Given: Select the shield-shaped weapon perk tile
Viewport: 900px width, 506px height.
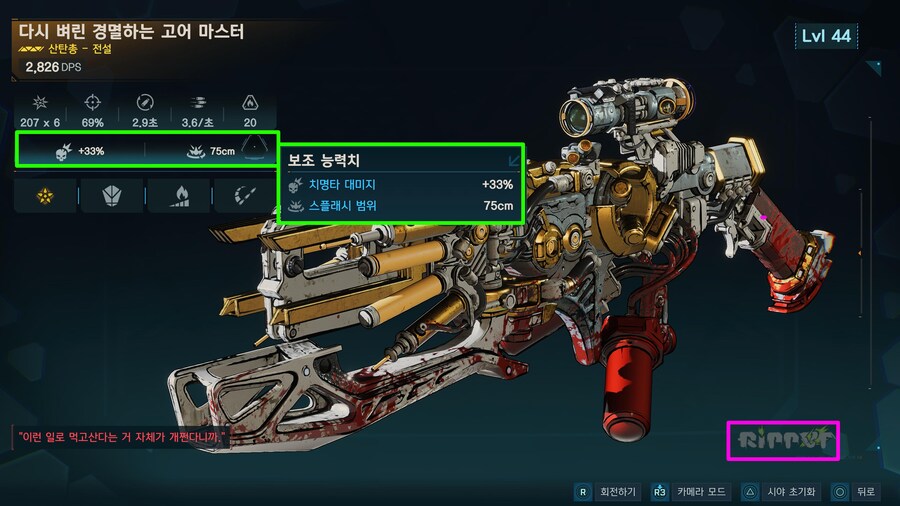Looking at the screenshot, I should pyautogui.click(x=112, y=196).
